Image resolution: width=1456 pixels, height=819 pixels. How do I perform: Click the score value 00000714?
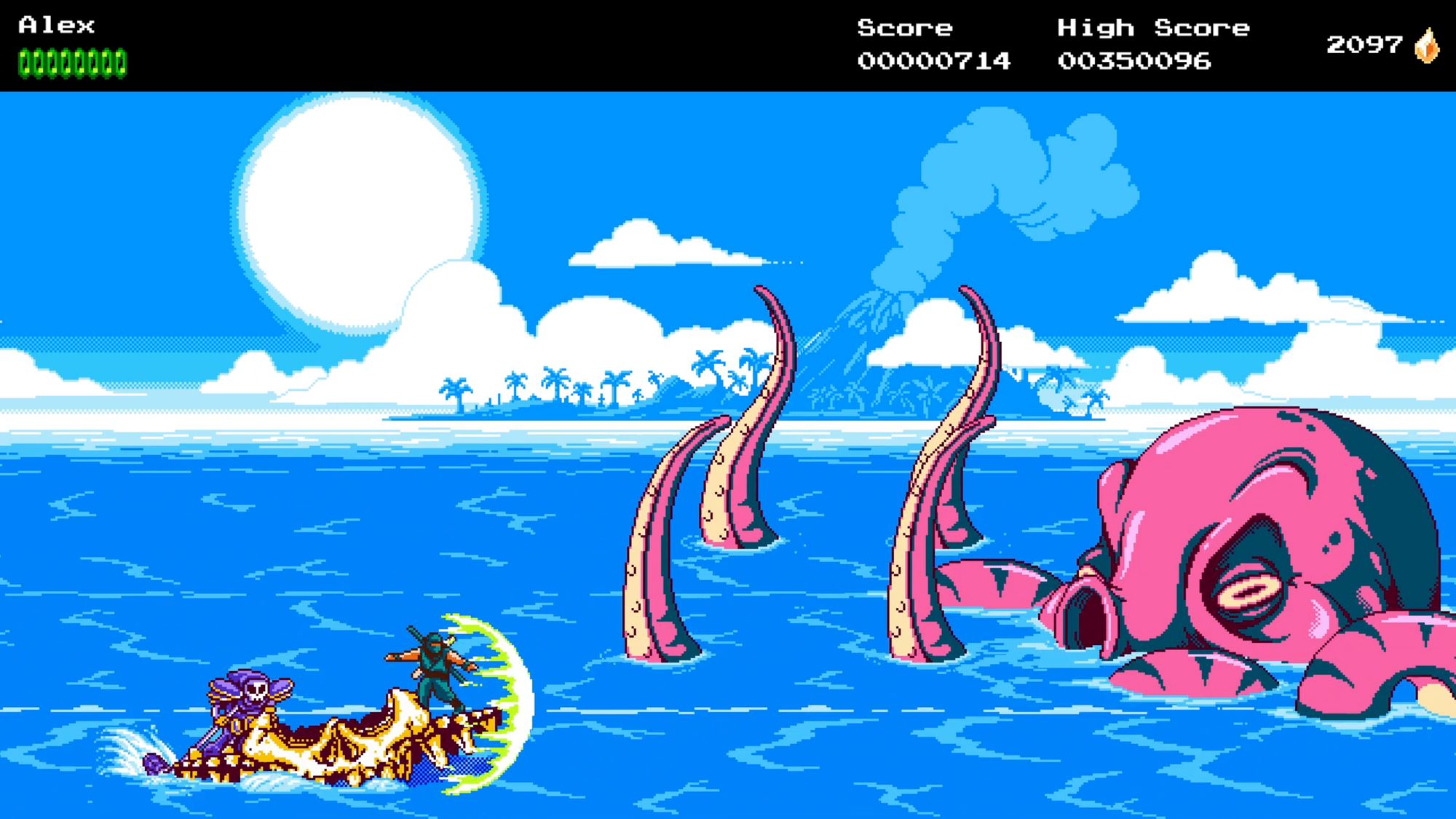pos(934,62)
